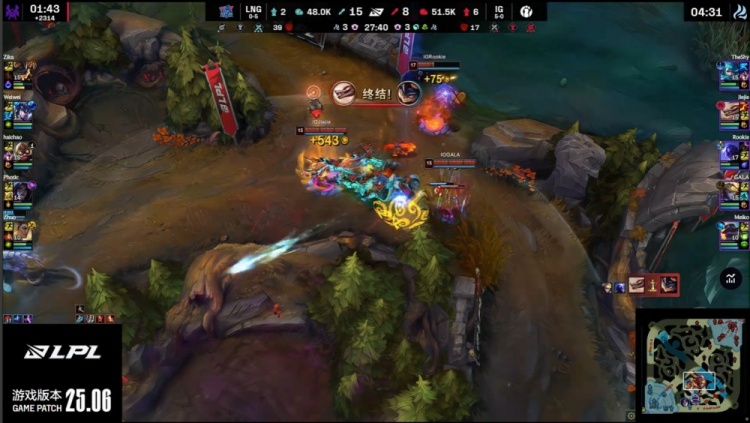Select Weiwei's champion portrait

[x=24, y=110]
